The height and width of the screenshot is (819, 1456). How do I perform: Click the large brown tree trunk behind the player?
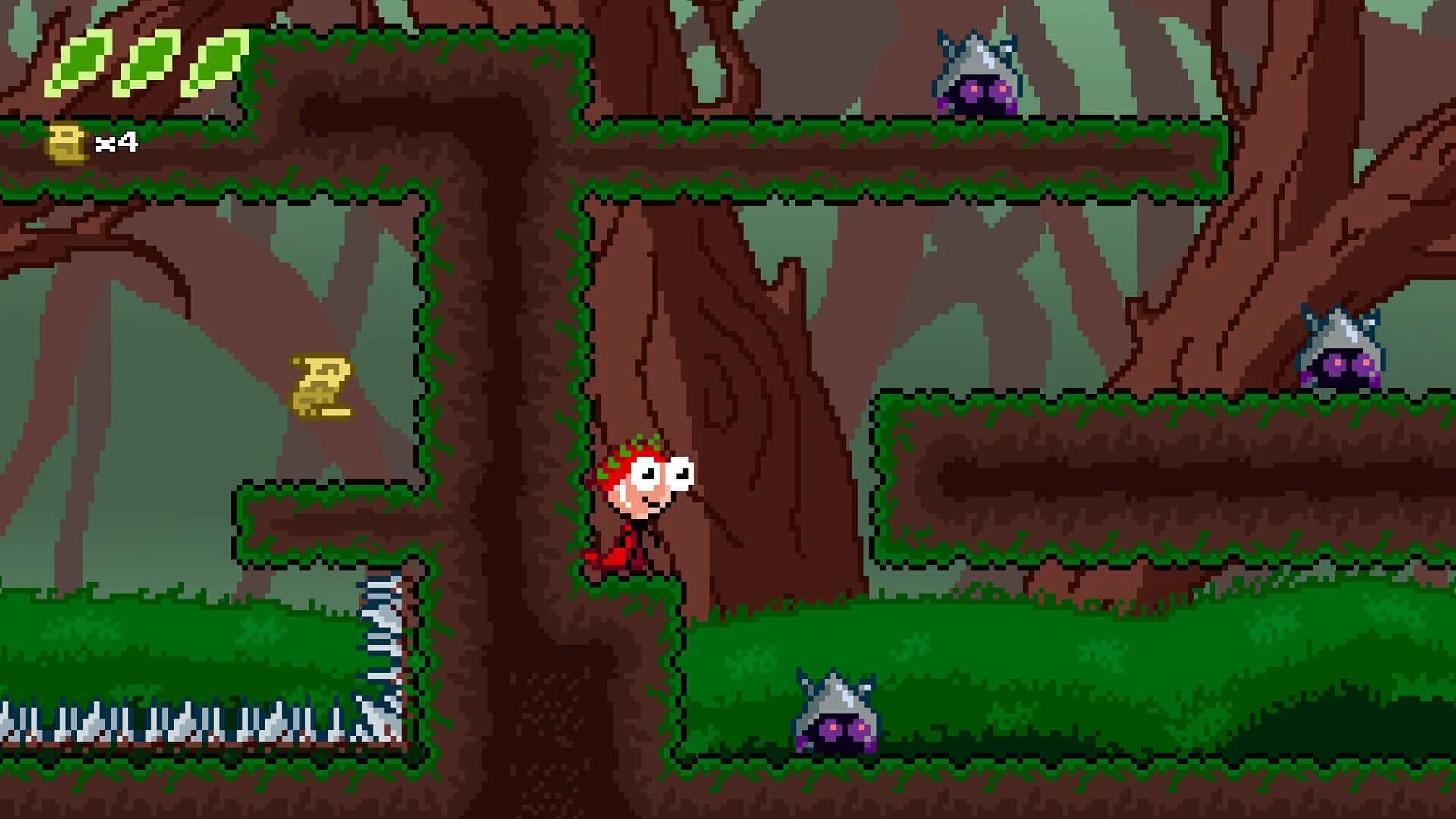tap(758, 341)
